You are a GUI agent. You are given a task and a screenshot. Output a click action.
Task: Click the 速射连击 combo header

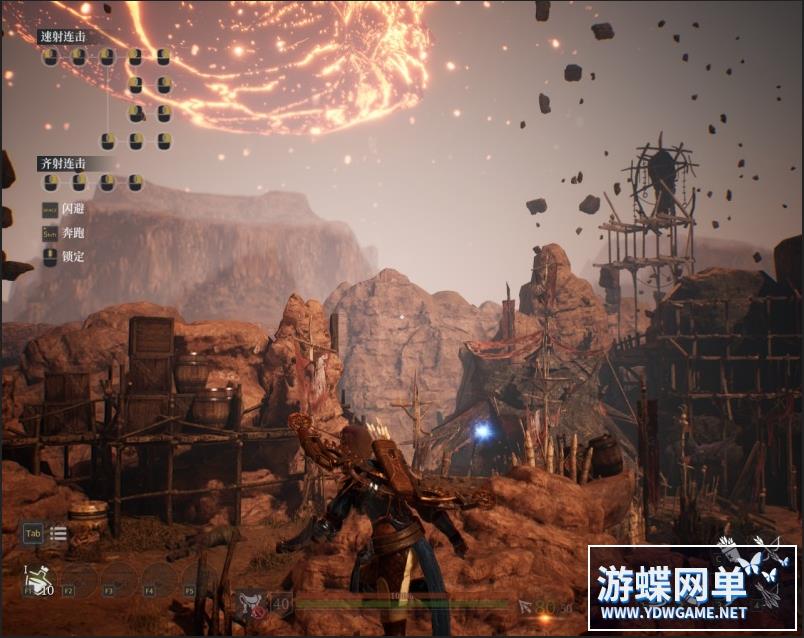63,37
